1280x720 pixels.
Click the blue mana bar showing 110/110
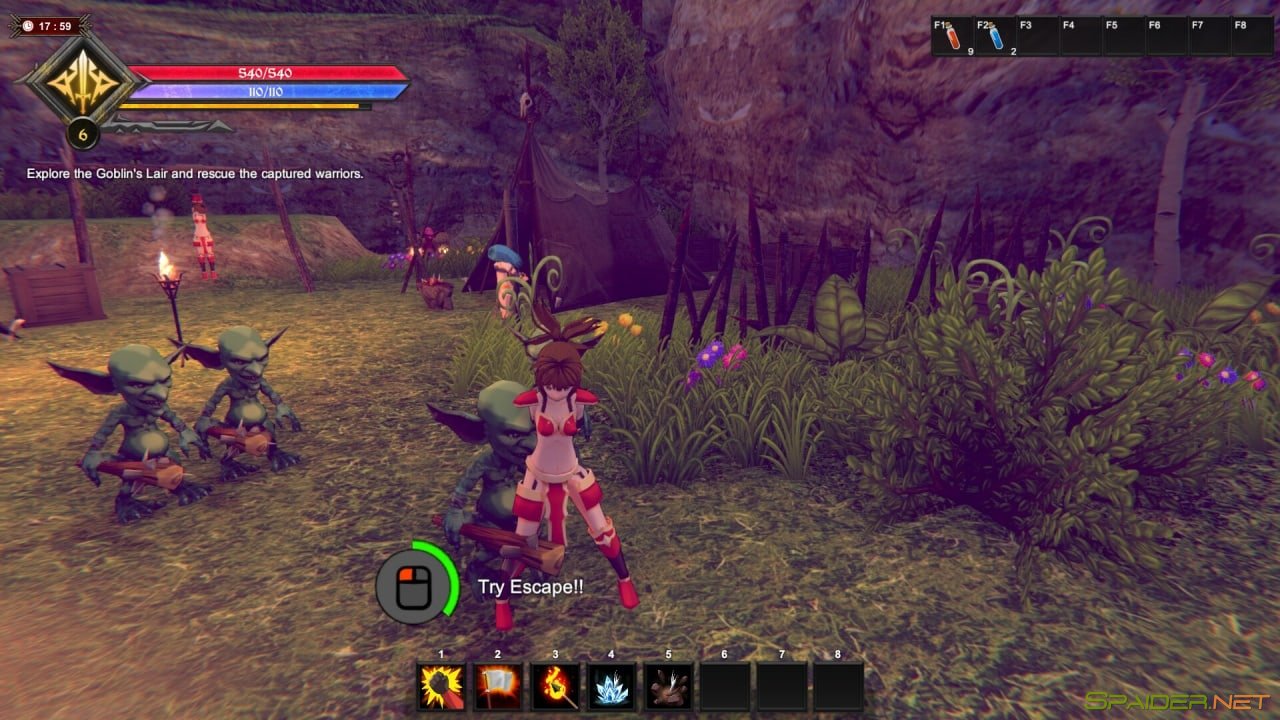pyautogui.click(x=265, y=93)
